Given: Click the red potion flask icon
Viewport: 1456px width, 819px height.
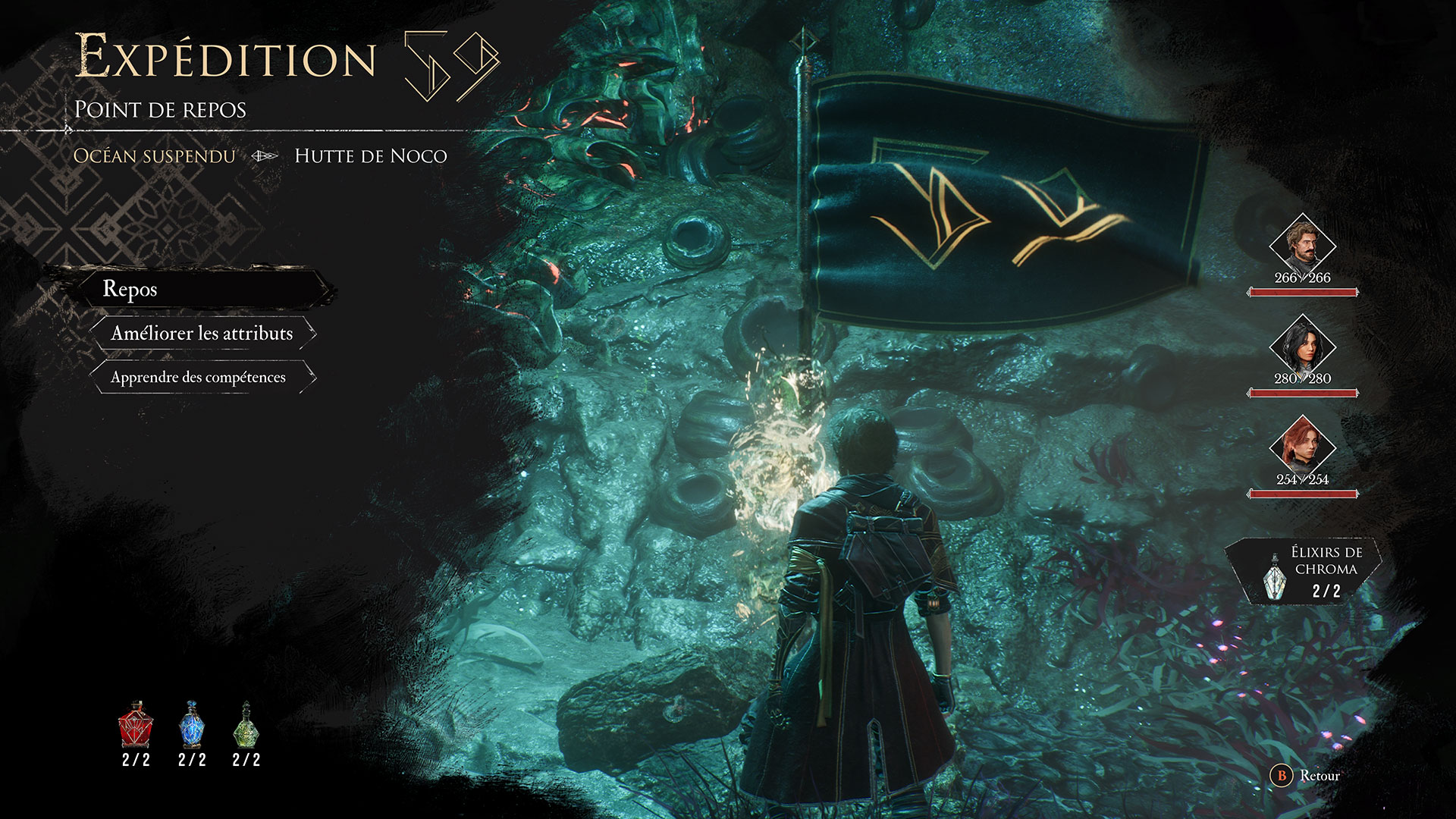Looking at the screenshot, I should [136, 724].
